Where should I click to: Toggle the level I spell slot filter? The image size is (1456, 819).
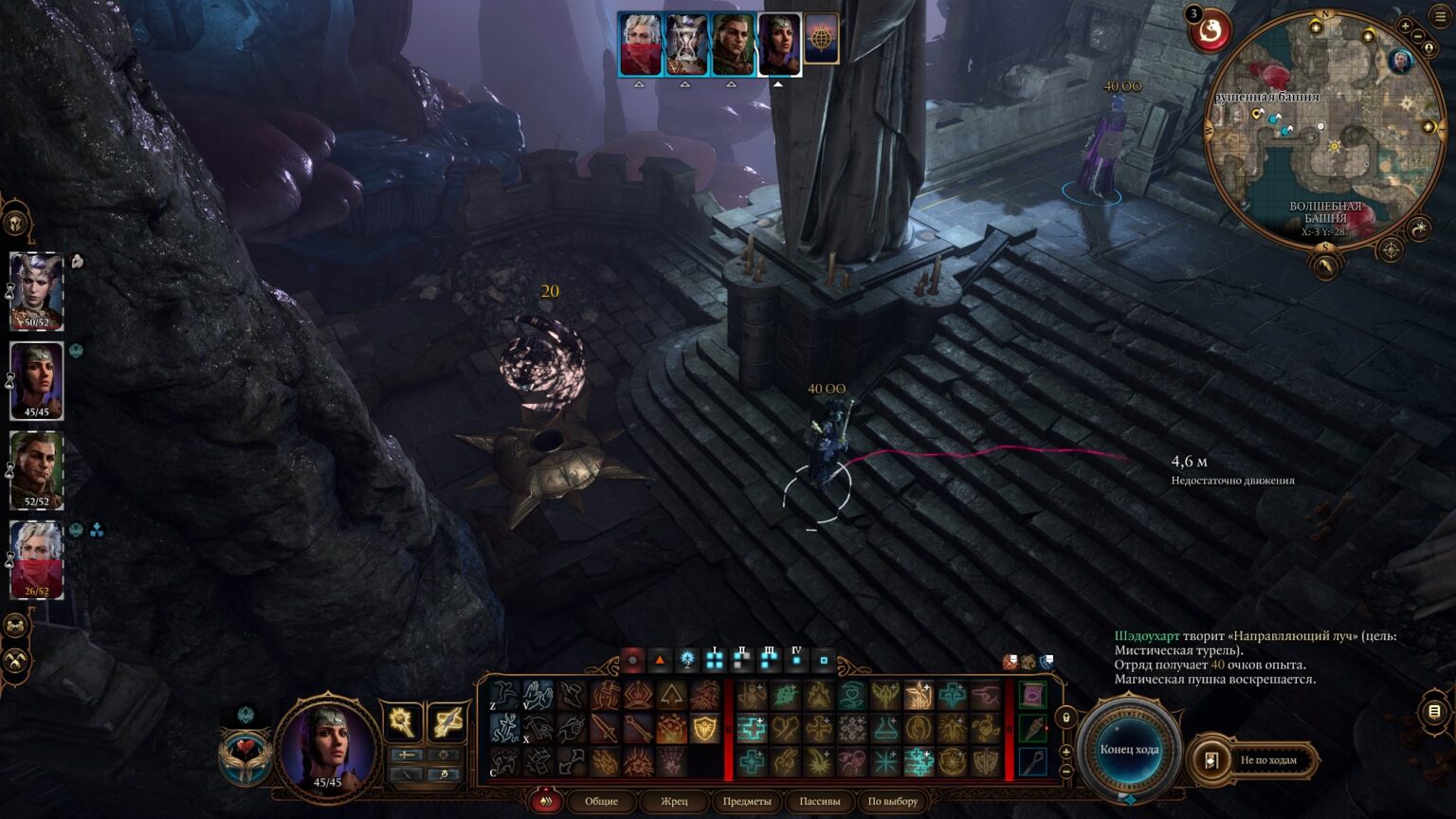[x=715, y=660]
